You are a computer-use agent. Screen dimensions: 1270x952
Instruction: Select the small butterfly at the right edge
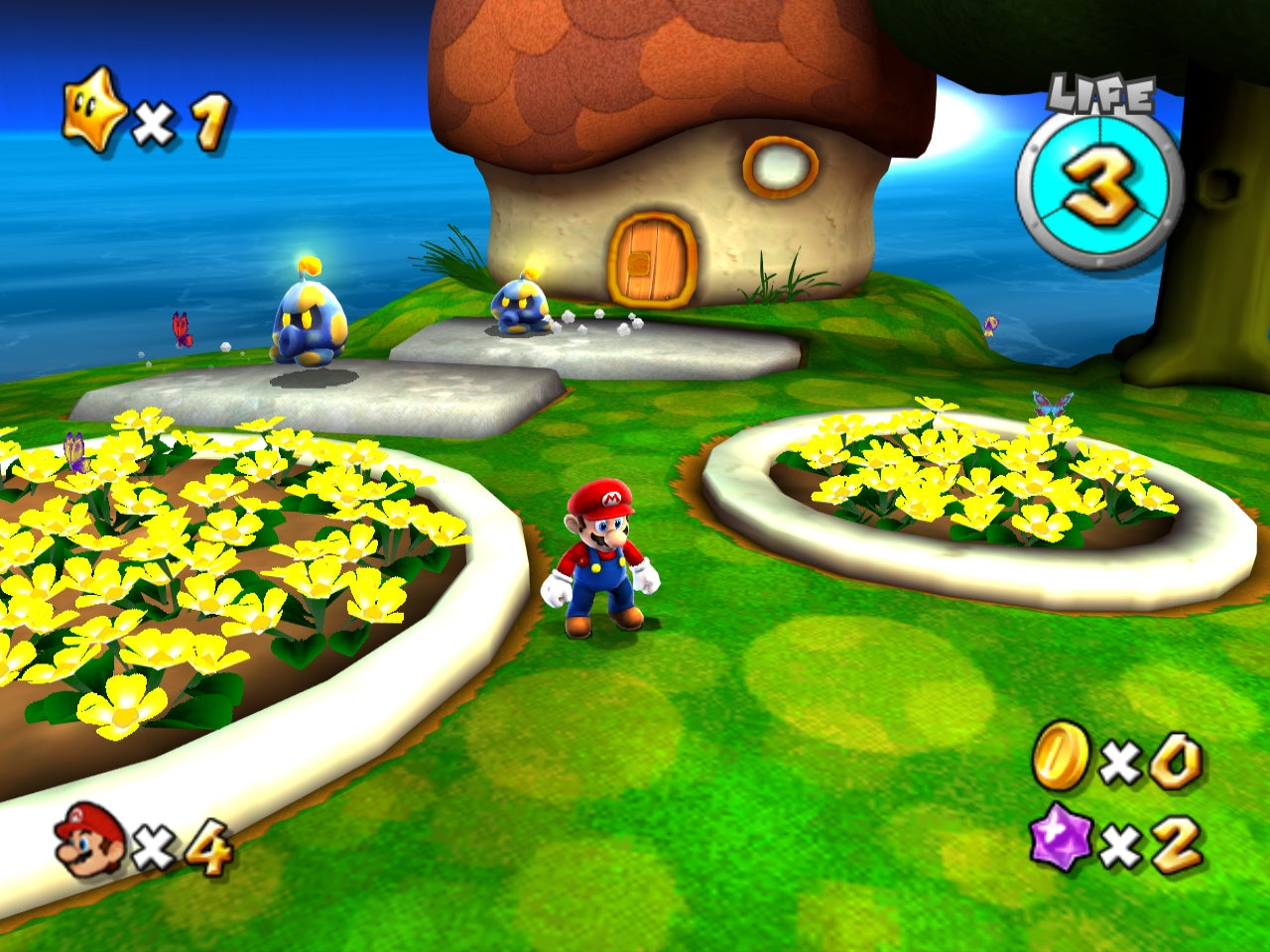pyautogui.click(x=988, y=323)
